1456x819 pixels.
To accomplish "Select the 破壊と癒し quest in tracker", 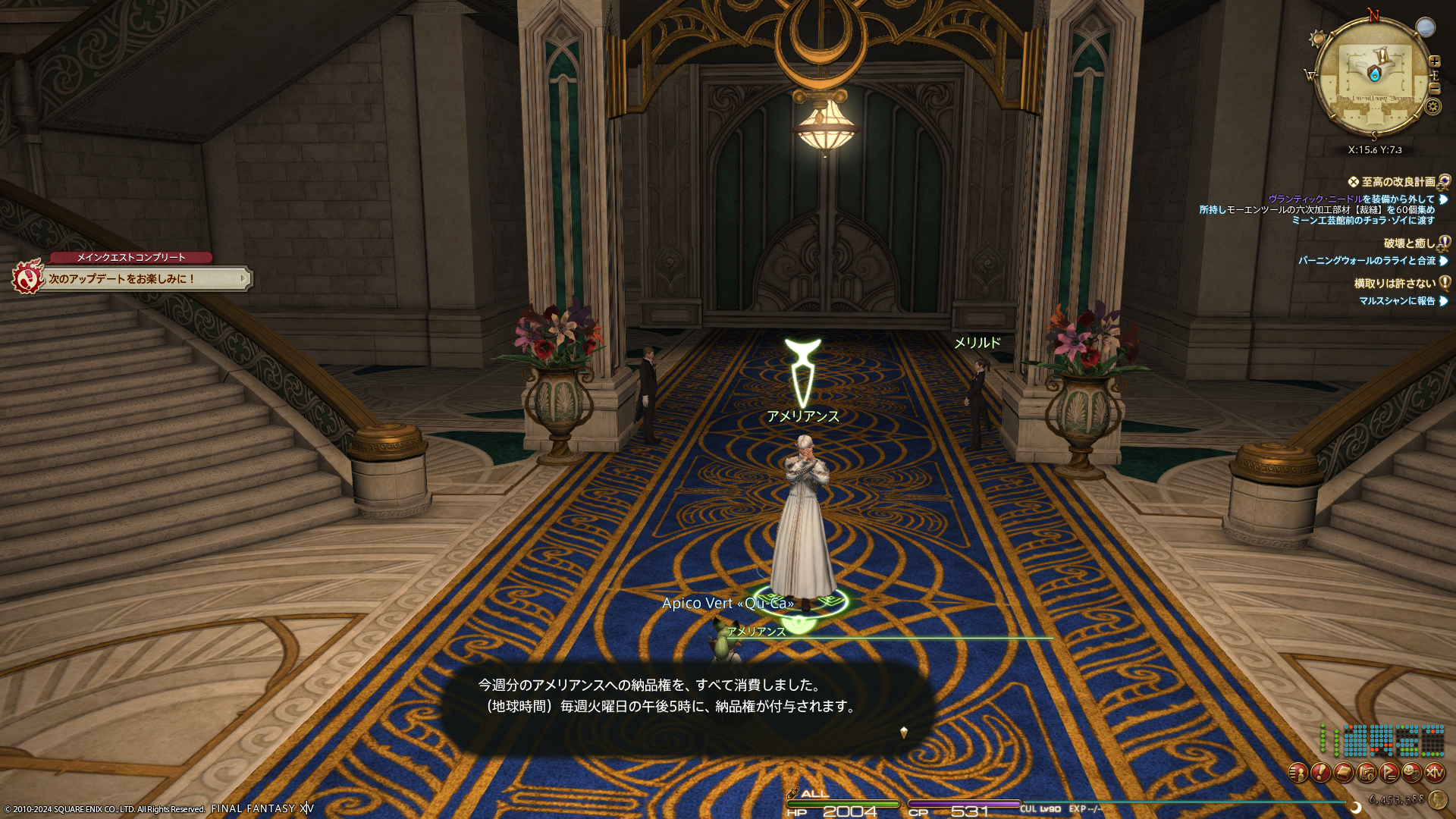I will coord(1409,243).
